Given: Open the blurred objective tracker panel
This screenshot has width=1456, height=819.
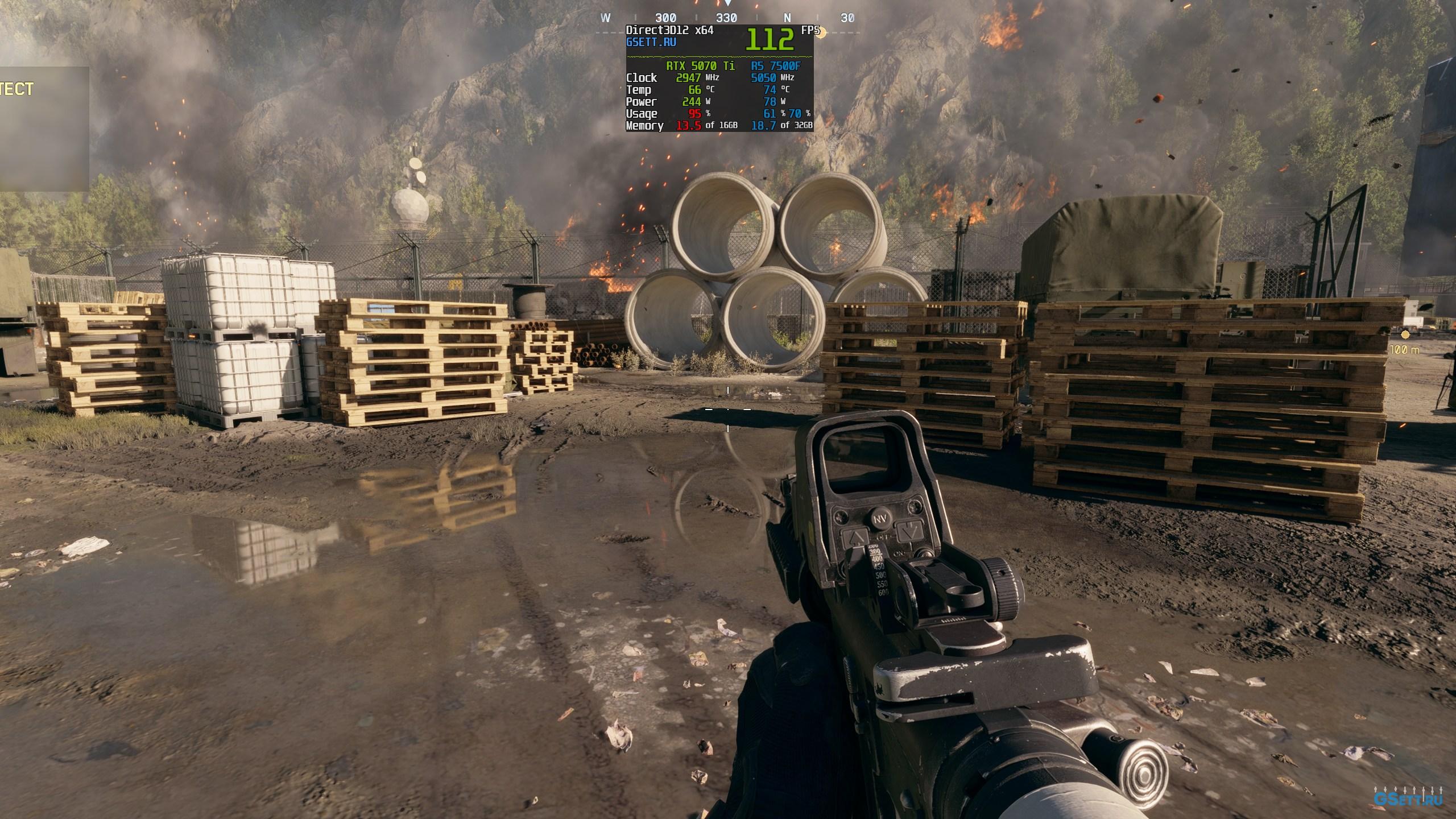Looking at the screenshot, I should (43, 129).
